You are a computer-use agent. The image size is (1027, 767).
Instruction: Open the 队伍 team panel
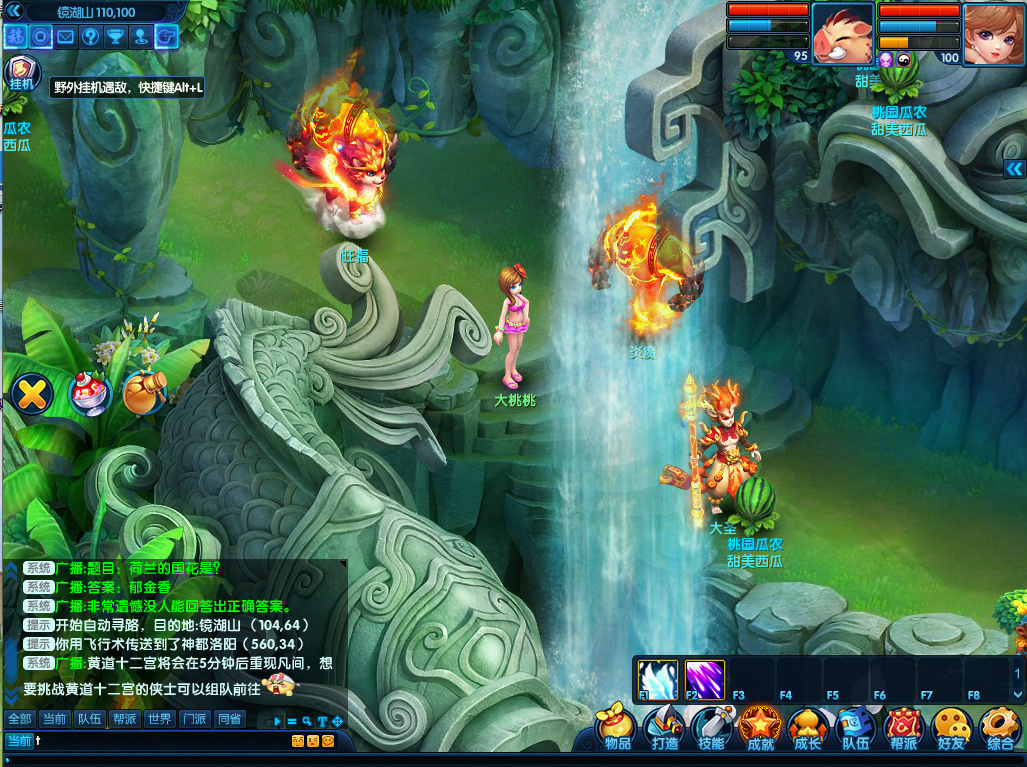[855, 728]
